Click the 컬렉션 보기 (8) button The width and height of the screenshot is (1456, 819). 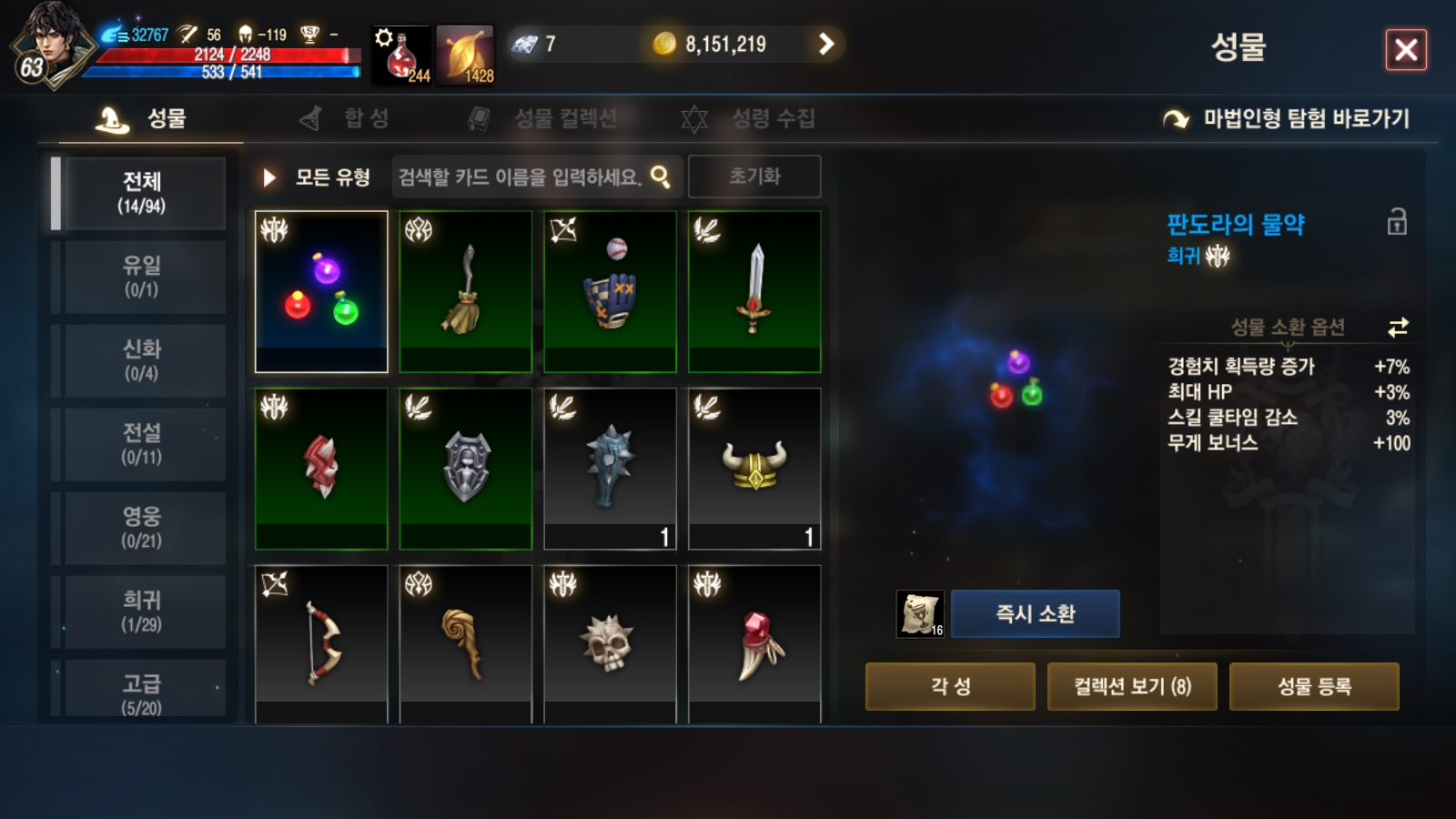coord(1132,687)
